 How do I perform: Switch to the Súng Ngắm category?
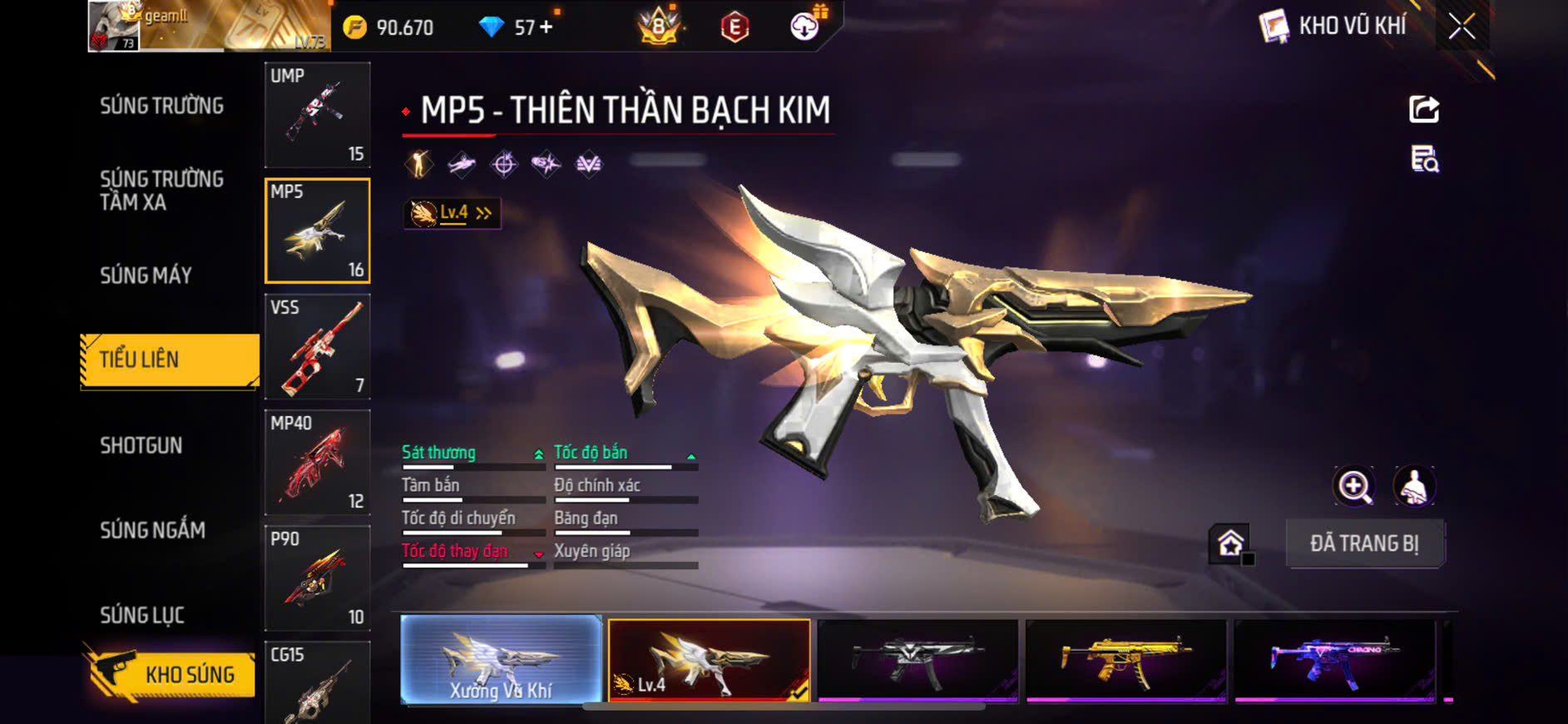[153, 530]
